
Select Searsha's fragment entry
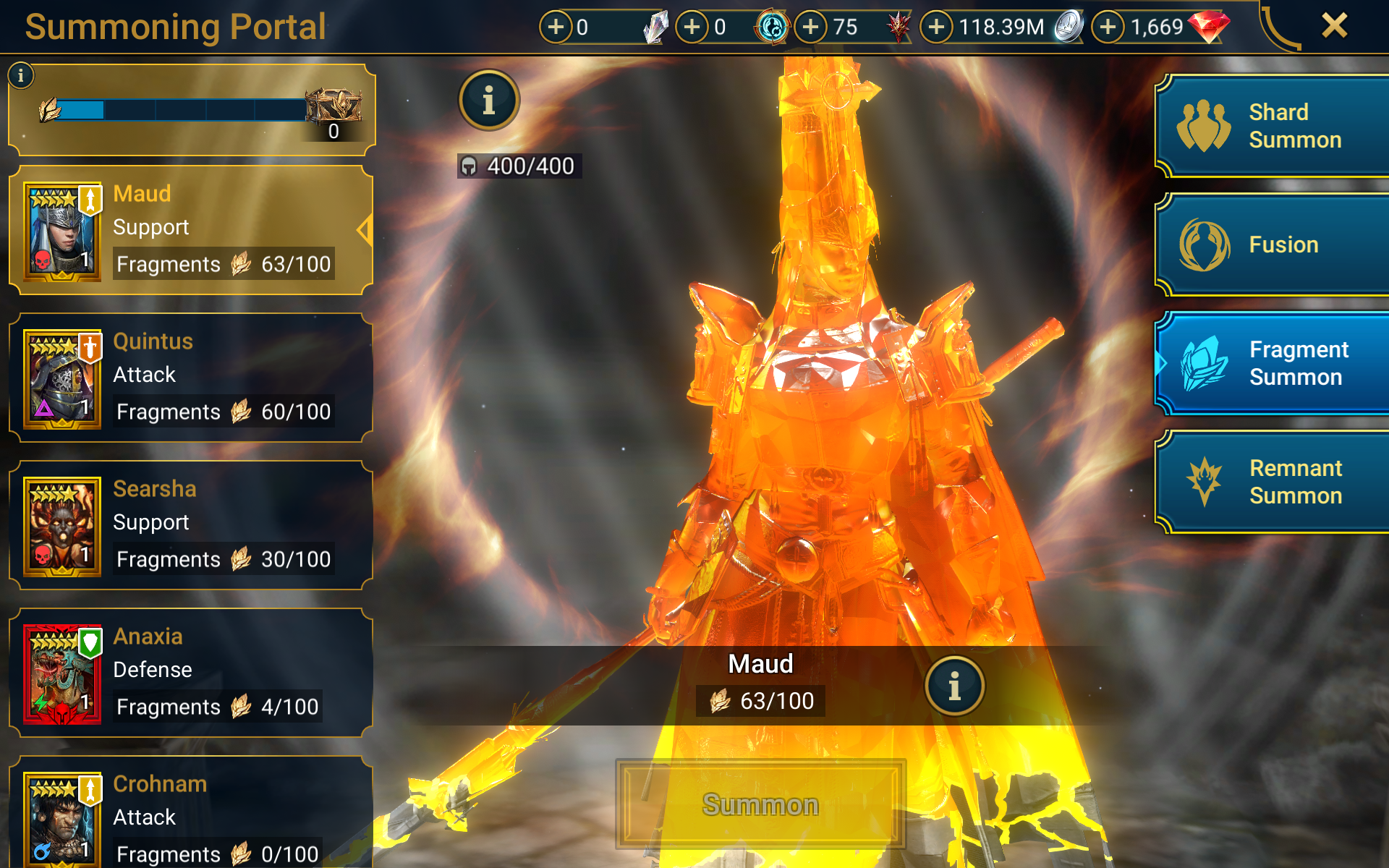tap(191, 525)
